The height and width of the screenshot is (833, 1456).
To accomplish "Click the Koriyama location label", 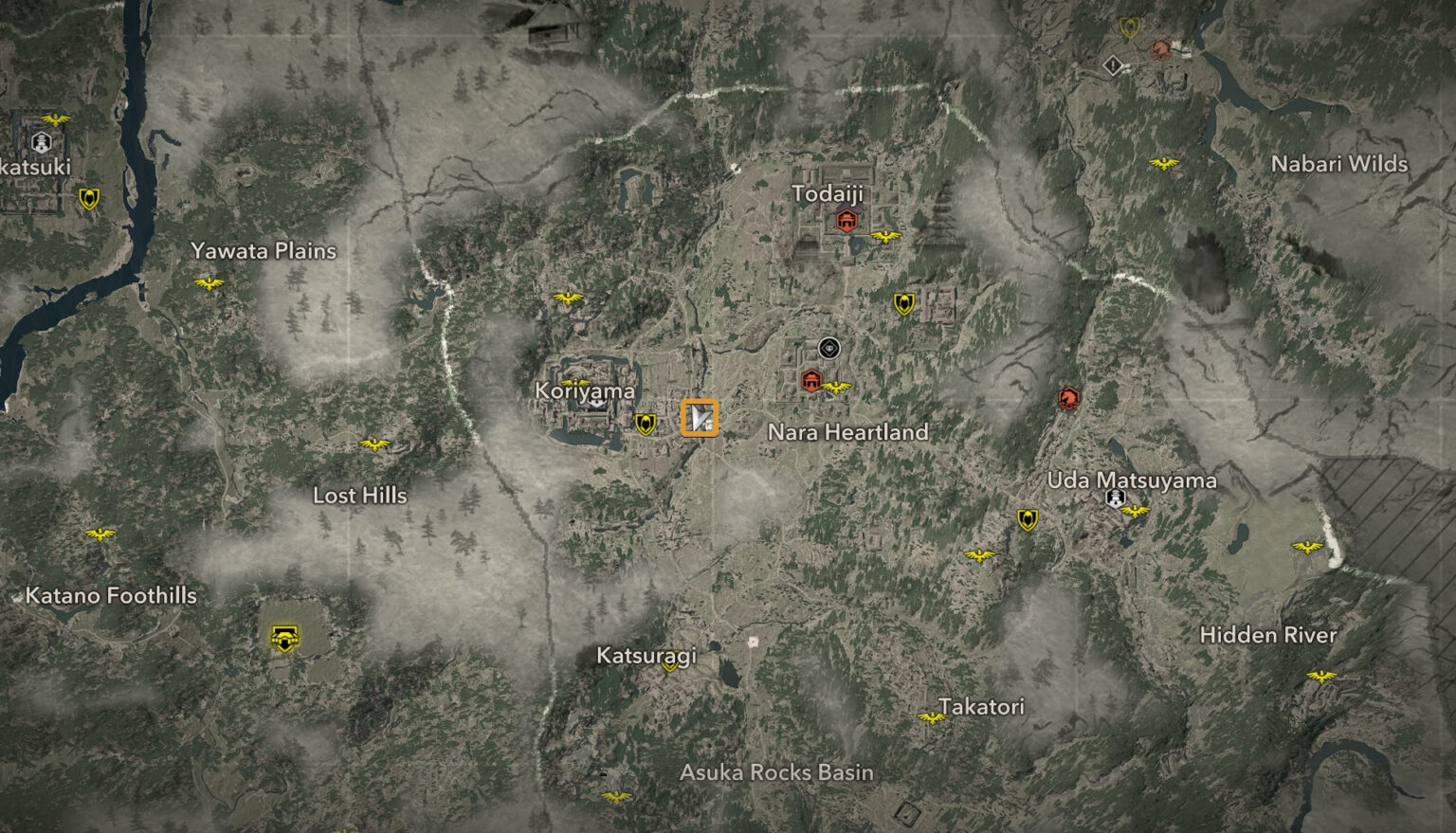I will tap(586, 389).
